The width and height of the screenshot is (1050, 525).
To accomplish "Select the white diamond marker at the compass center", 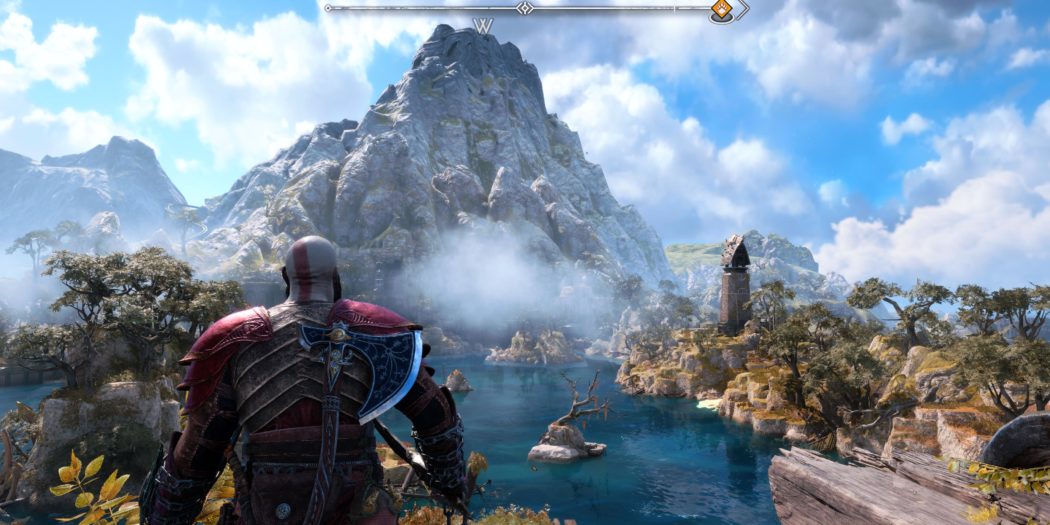I will tap(524, 8).
